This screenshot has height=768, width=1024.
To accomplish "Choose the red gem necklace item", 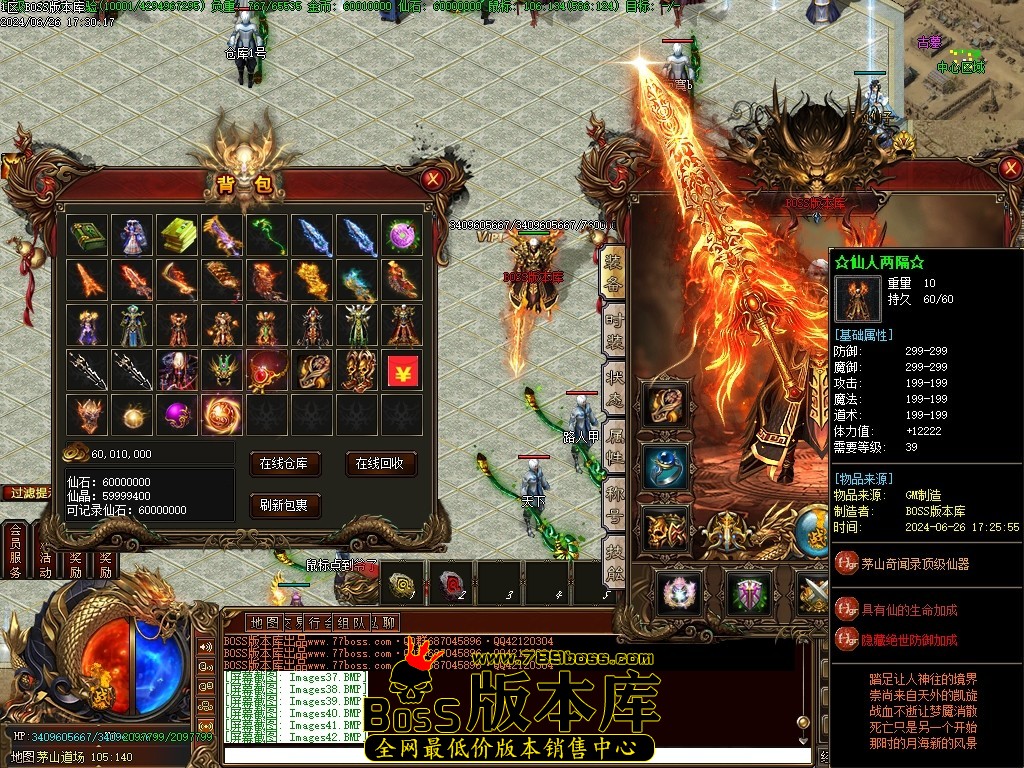I will (267, 369).
